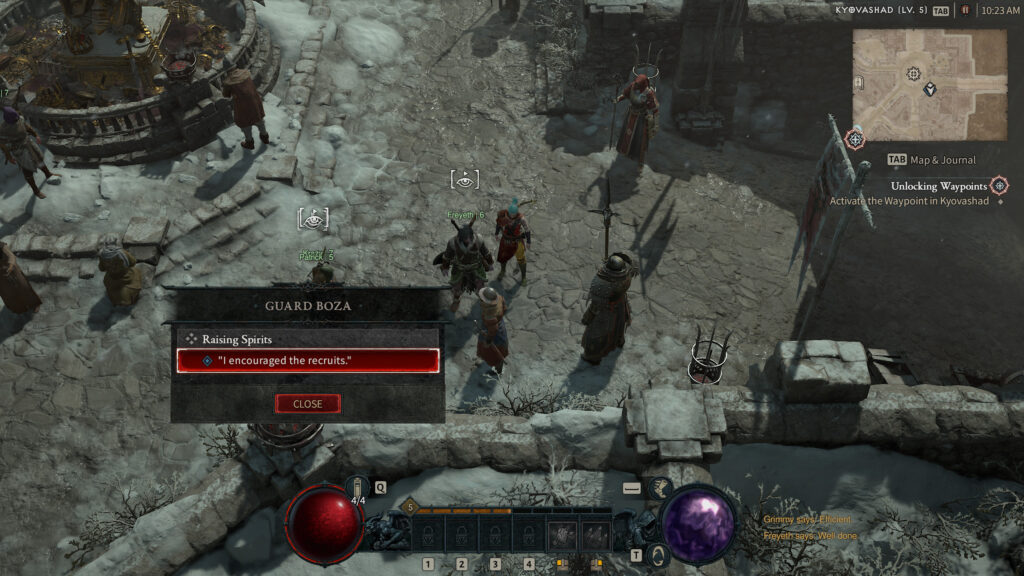Close the Guard Boza dialogue
Image resolution: width=1024 pixels, height=576 pixels.
[x=308, y=403]
